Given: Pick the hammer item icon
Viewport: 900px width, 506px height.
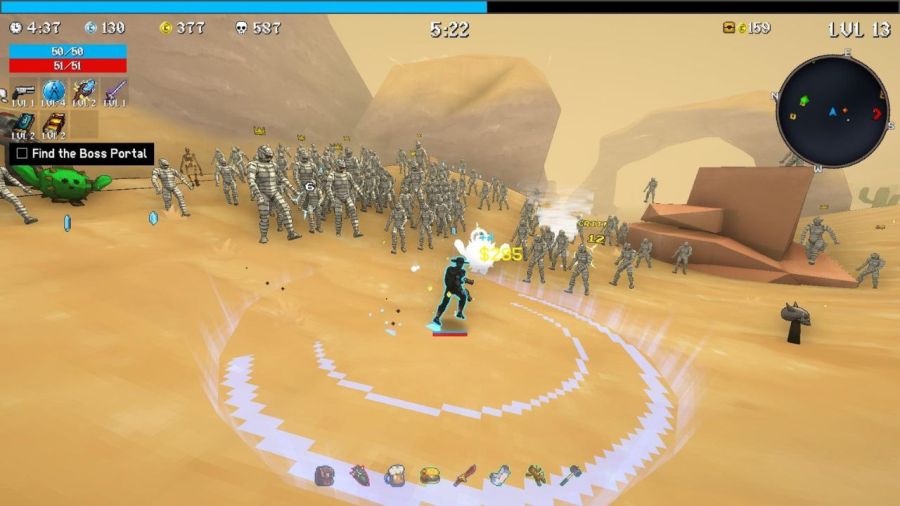Looking at the screenshot, I should [x=570, y=475].
